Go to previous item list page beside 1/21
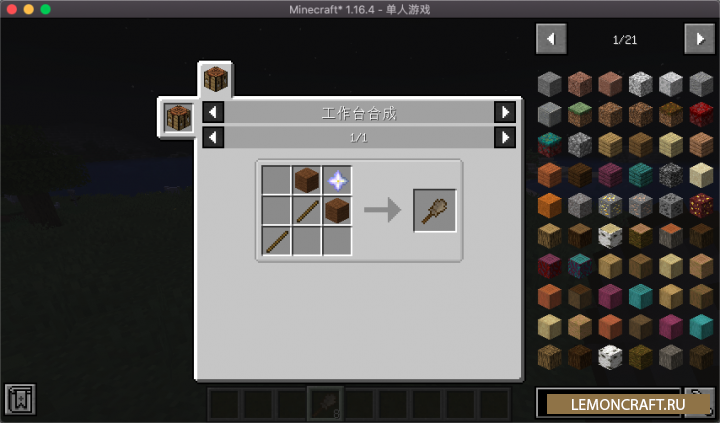Image resolution: width=720 pixels, height=423 pixels. (x=551, y=39)
